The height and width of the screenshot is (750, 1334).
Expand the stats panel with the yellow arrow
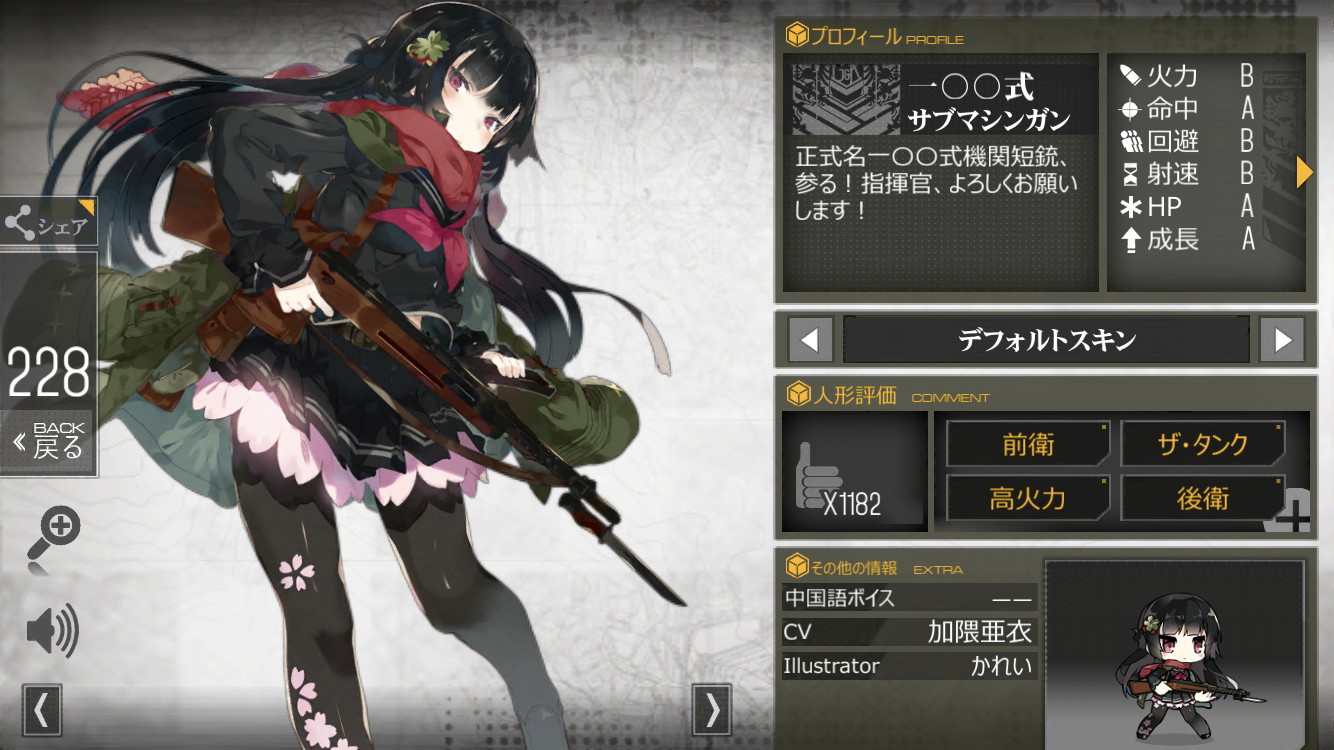pyautogui.click(x=1303, y=173)
